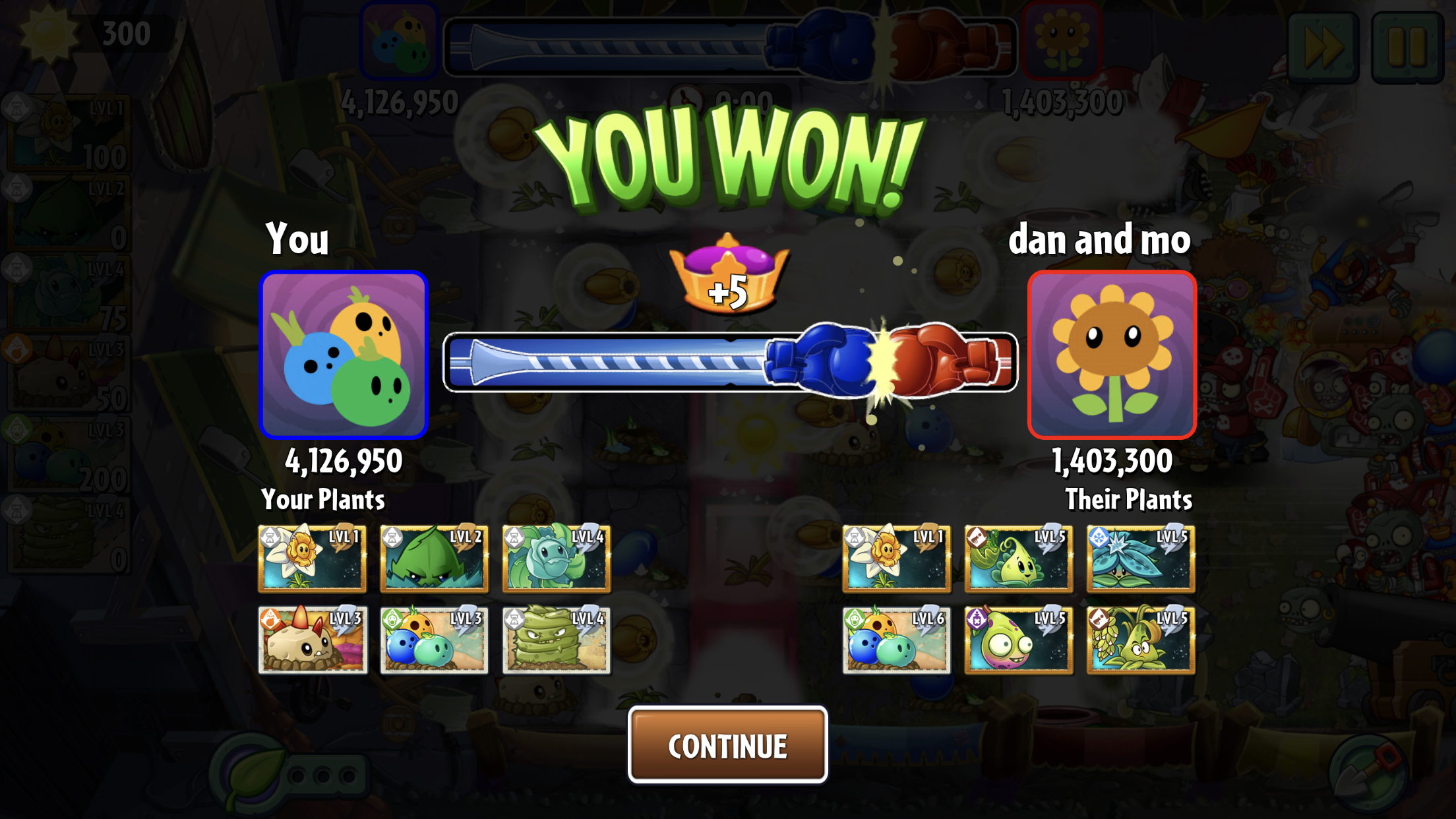Screen dimensions: 1456x819
Task: Click the purple crown +5 reward icon
Action: pos(728,275)
